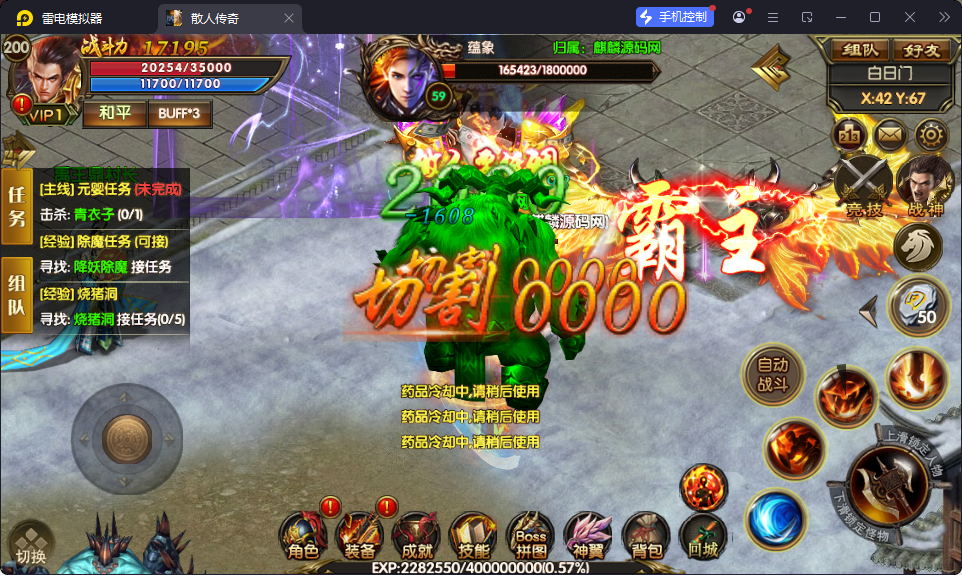Open the Boss拼图 puzzle menu
Viewport: 962px width, 575px height.
point(531,535)
